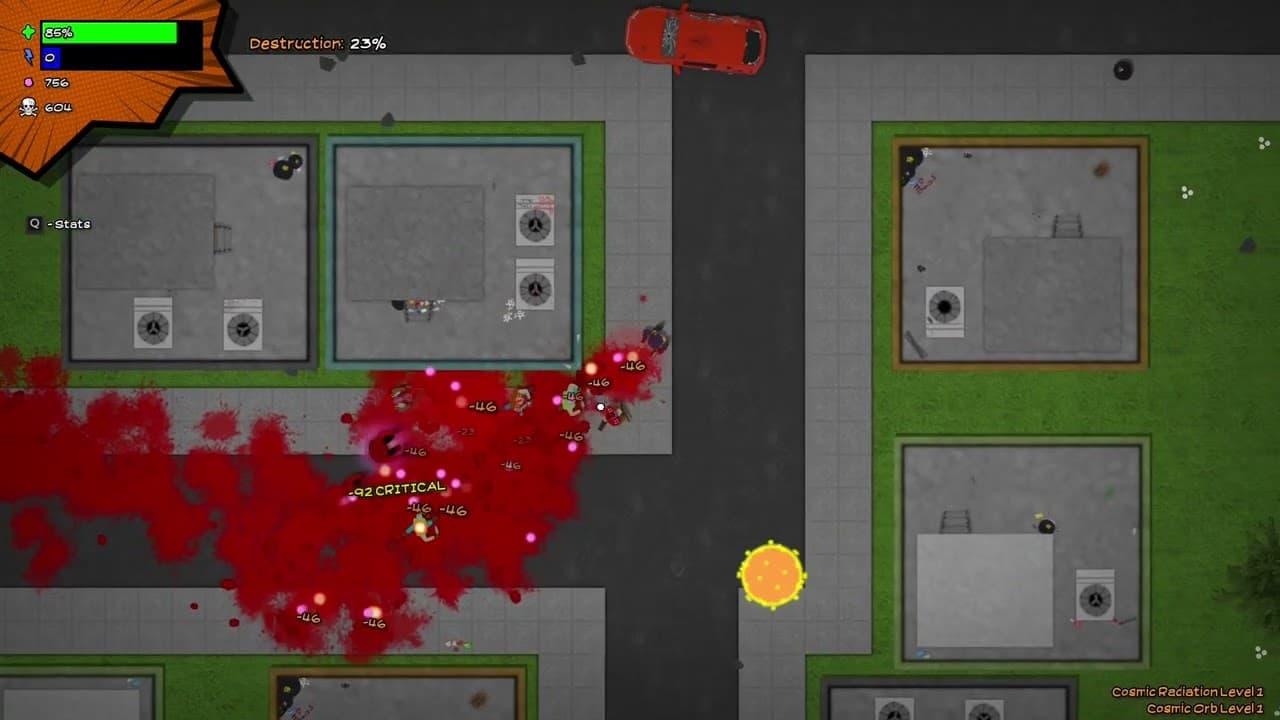This screenshot has height=720, width=1280.
Task: Click the red car at the top
Action: 697,40
